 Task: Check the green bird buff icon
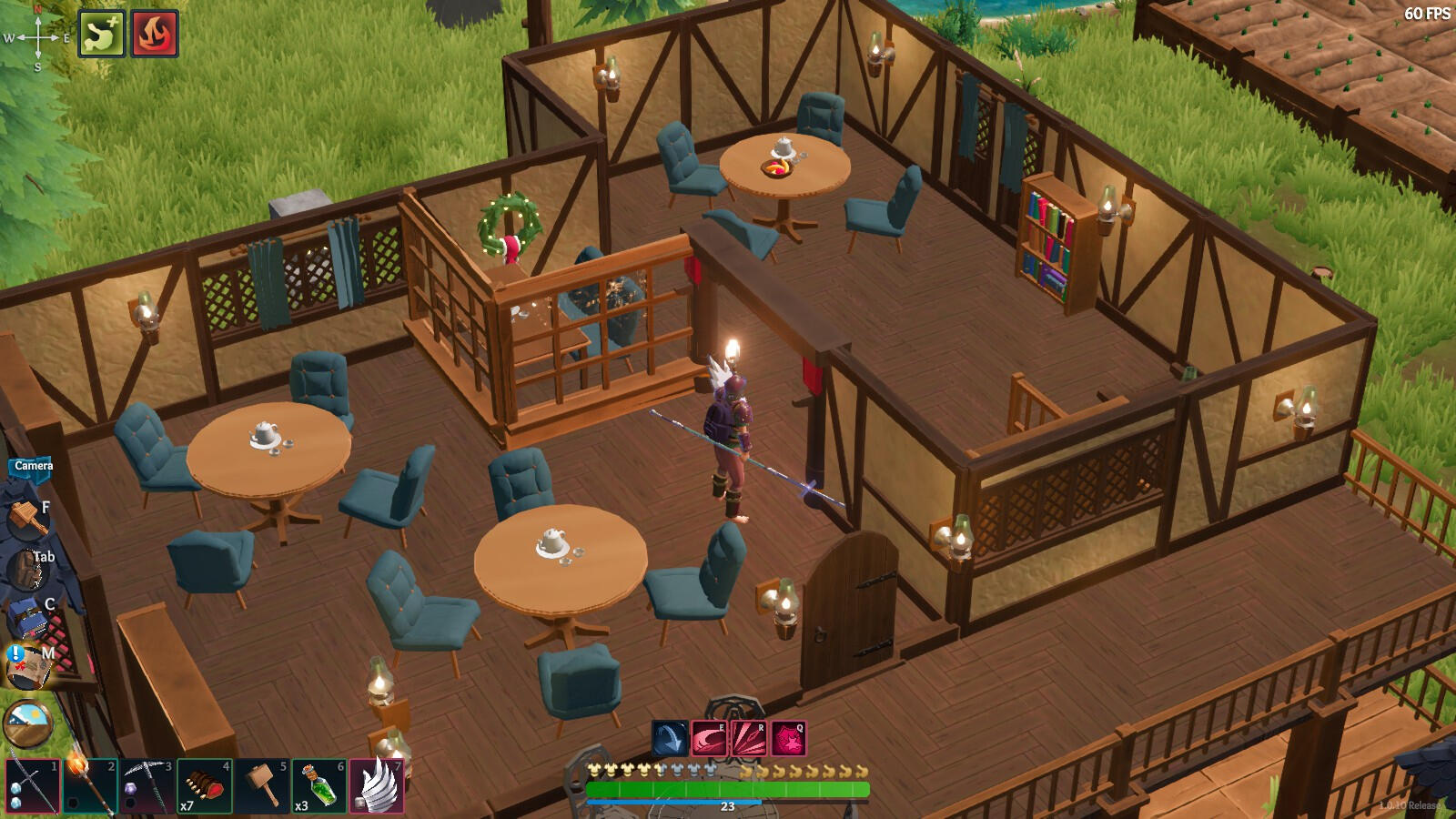(101, 34)
